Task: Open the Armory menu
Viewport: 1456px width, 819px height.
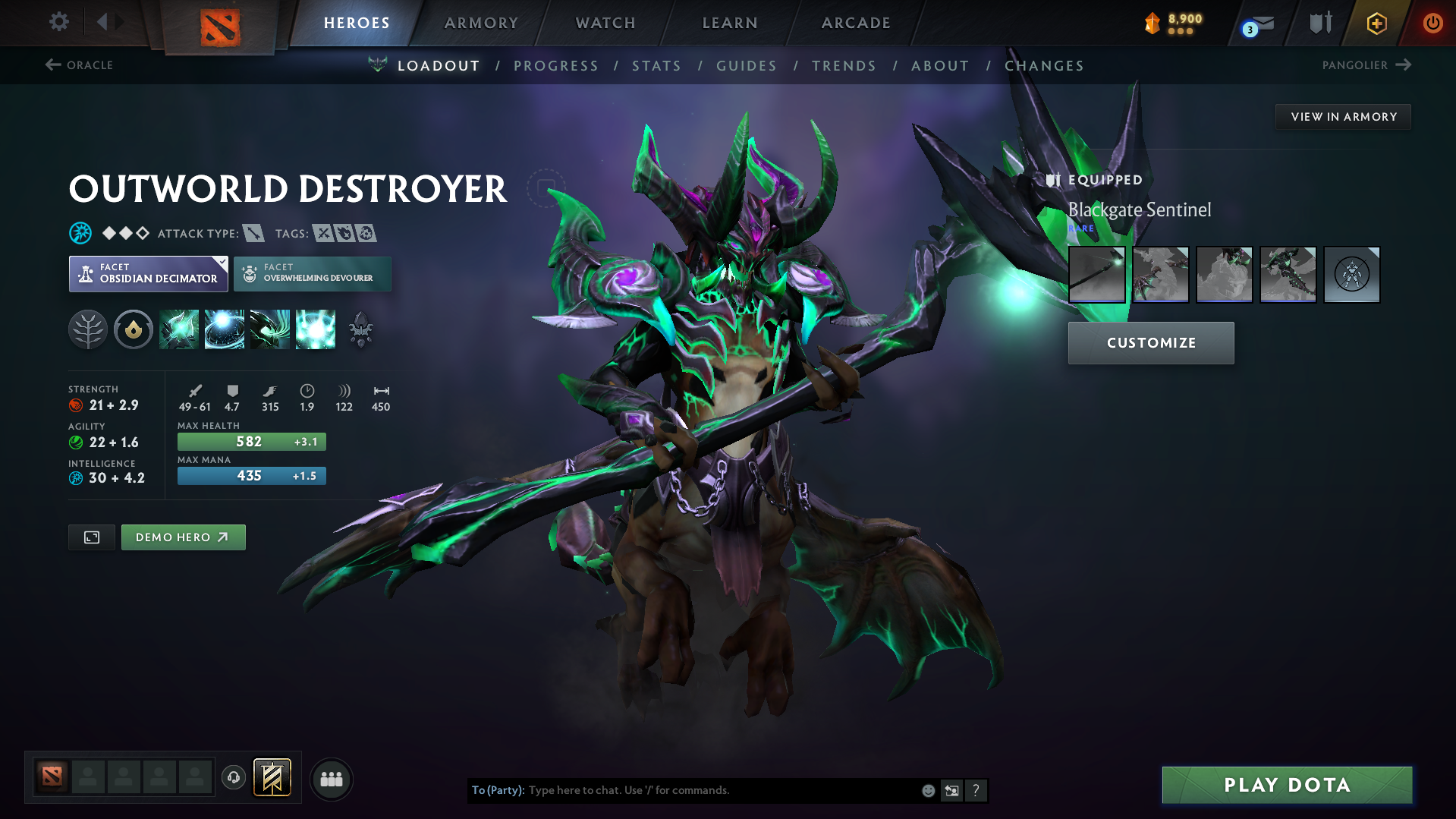Action: [x=481, y=23]
